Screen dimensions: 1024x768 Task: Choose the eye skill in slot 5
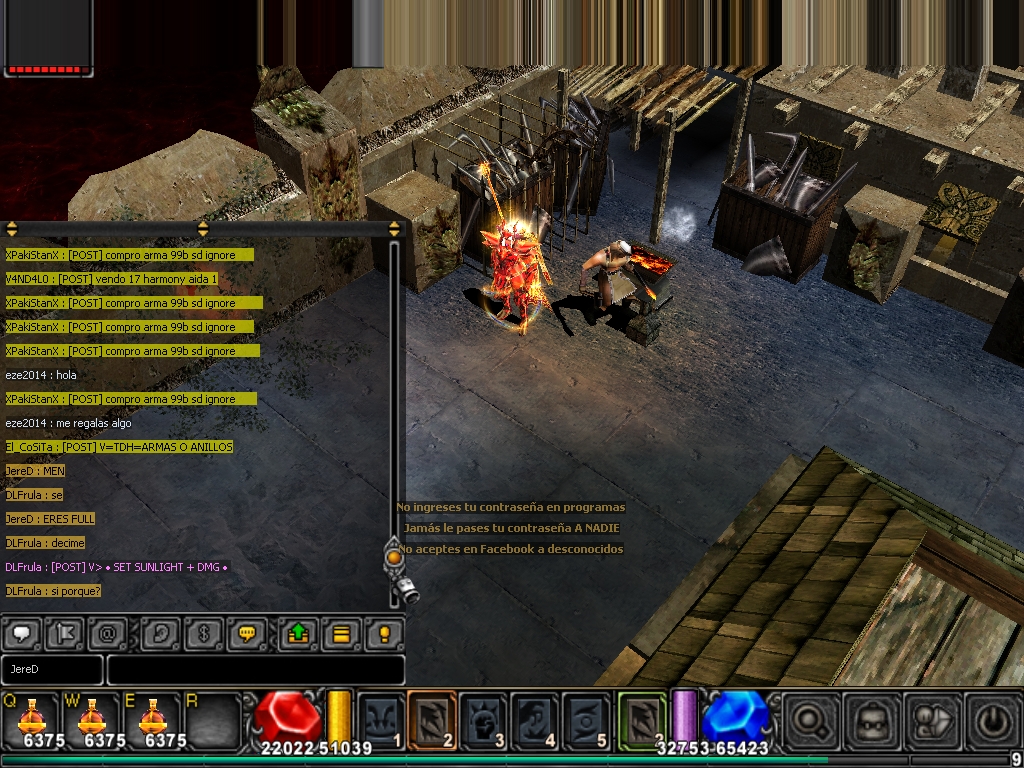[586, 718]
